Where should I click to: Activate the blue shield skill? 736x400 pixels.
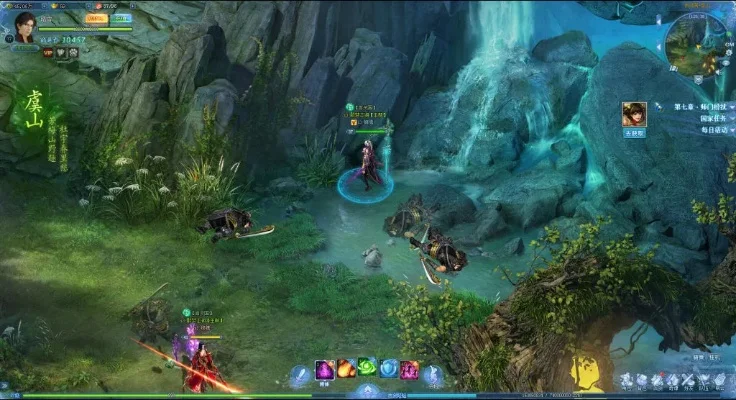click(x=388, y=369)
